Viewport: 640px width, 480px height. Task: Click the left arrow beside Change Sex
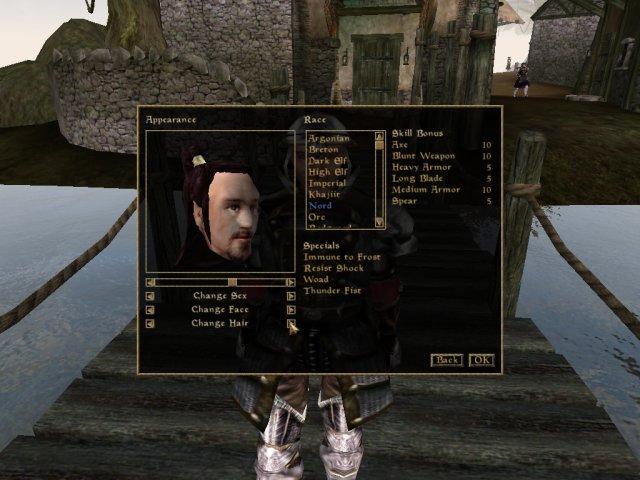[150, 296]
